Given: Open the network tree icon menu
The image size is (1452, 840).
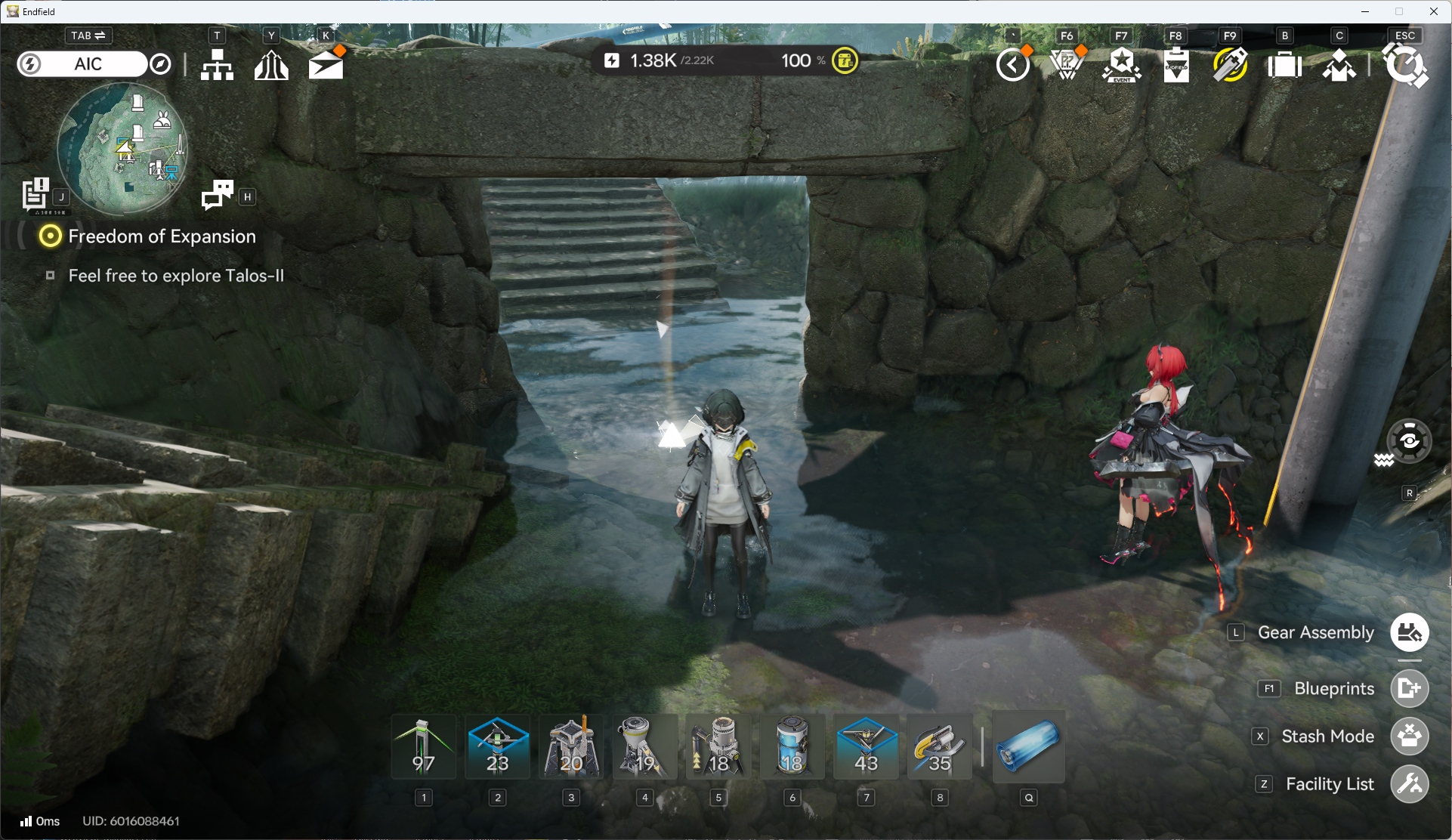Looking at the screenshot, I should click(x=217, y=65).
